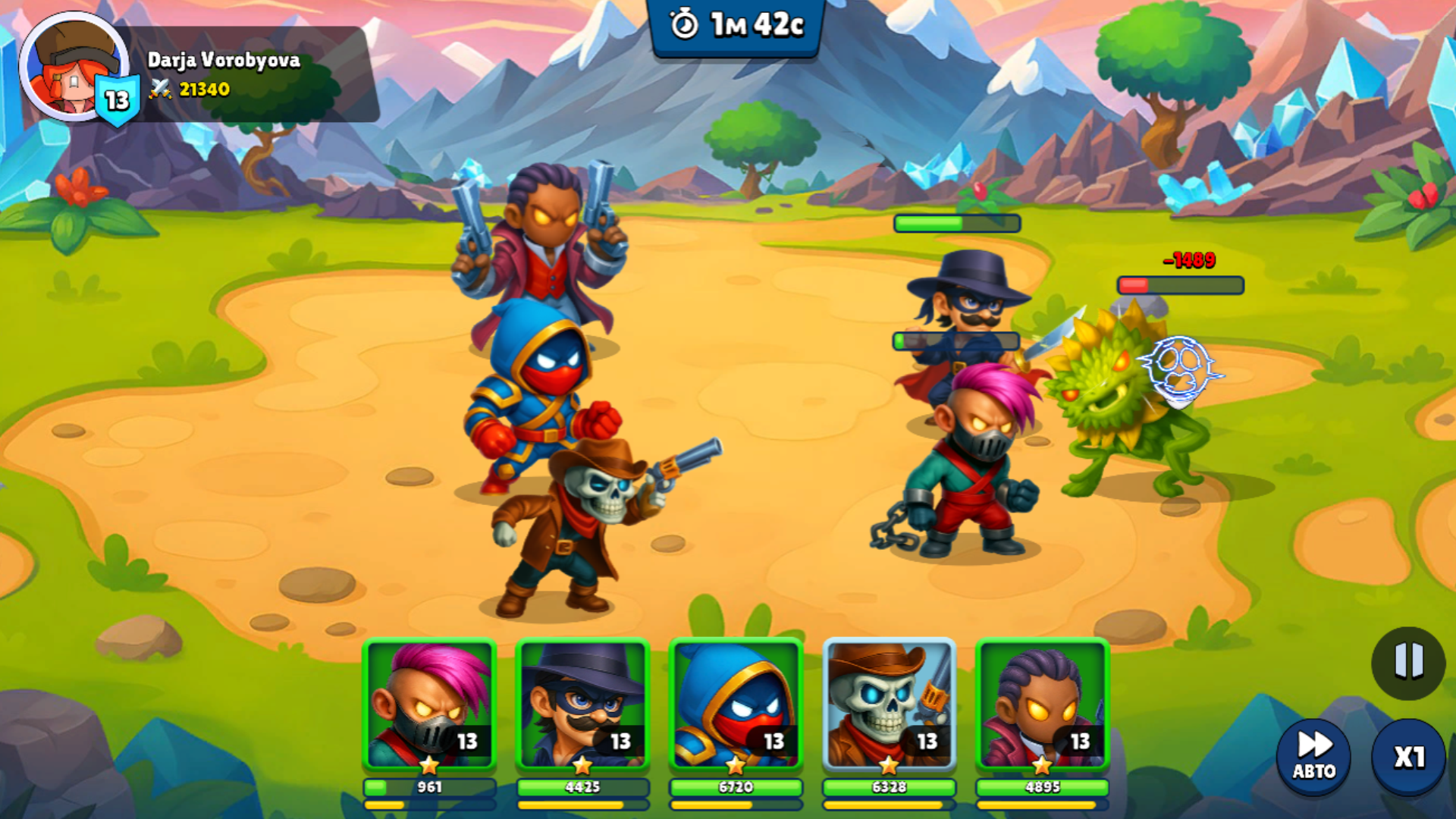1456x819 pixels.
Task: Click the level 13 shield badge
Action: [x=118, y=99]
